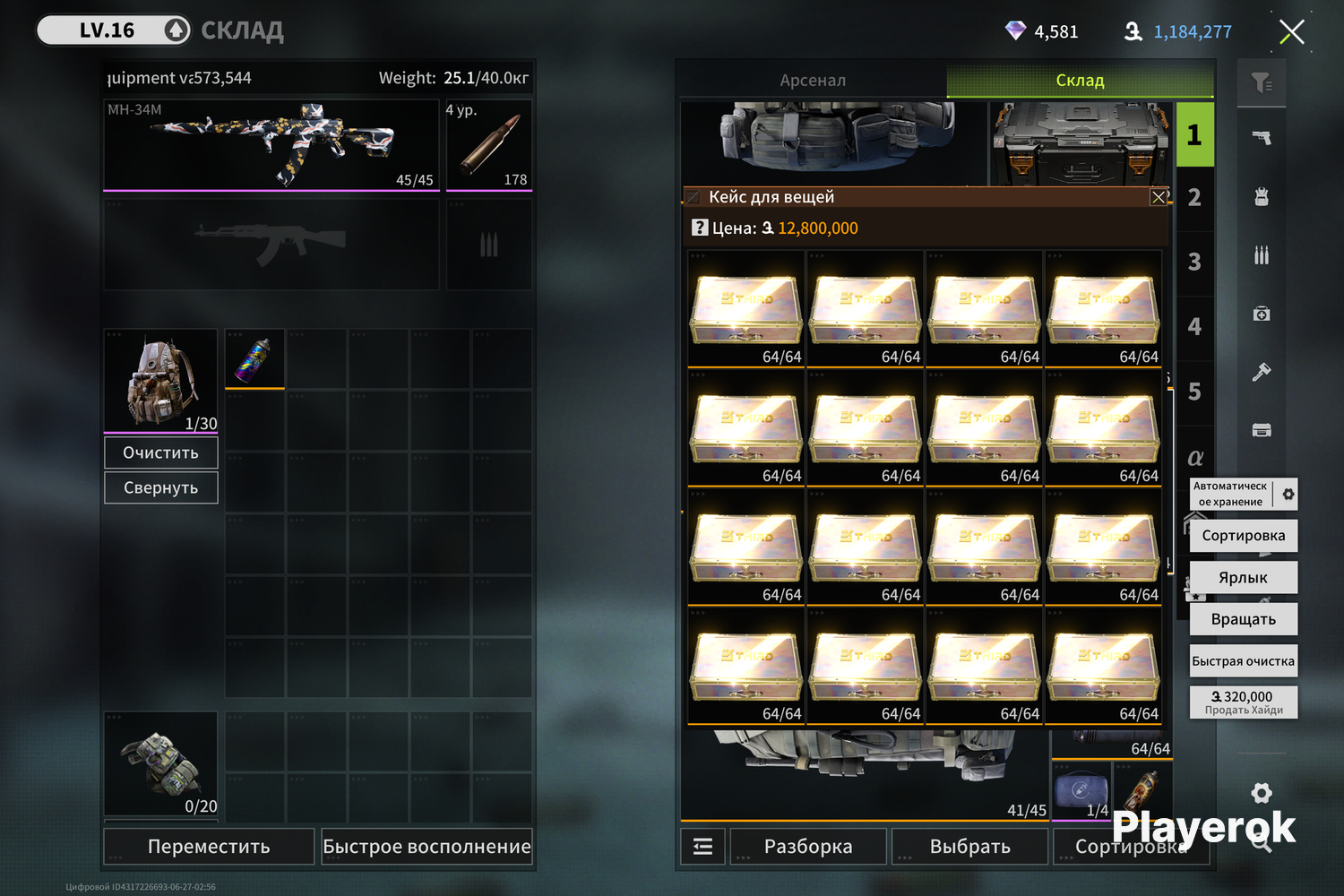The height and width of the screenshot is (896, 1344).
Task: Switch to warehouse page 2
Action: click(x=1194, y=198)
